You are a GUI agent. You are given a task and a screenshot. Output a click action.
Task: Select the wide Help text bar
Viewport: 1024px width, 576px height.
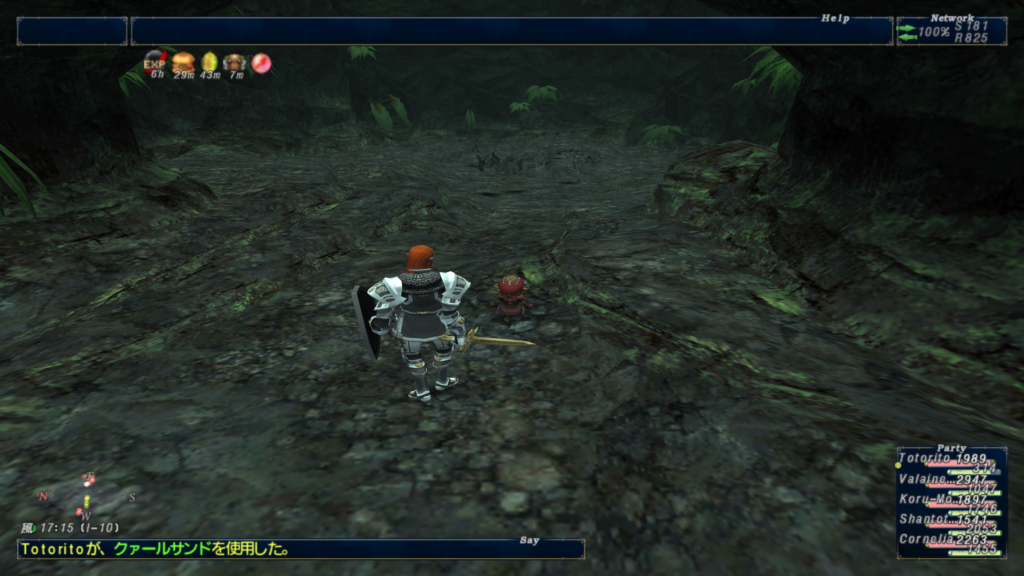click(511, 31)
